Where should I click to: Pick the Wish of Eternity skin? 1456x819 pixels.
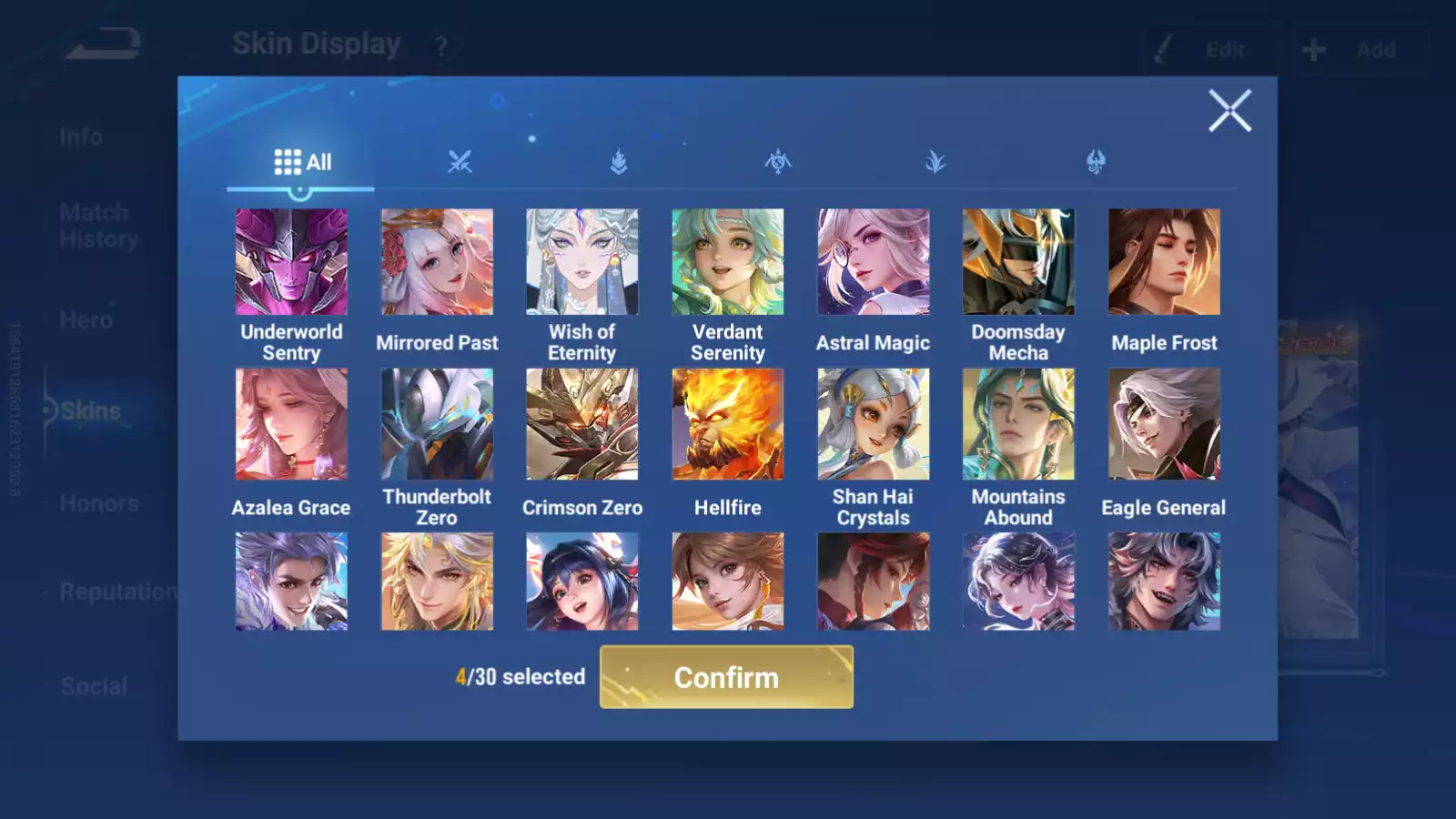tap(582, 262)
